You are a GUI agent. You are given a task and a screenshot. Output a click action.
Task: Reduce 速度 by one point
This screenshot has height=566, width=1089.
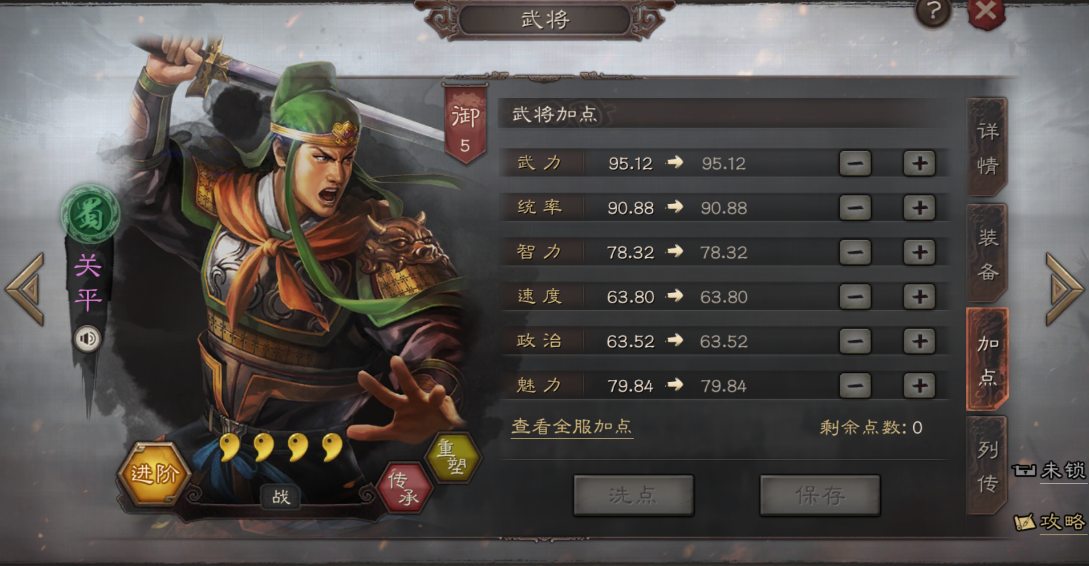point(855,297)
